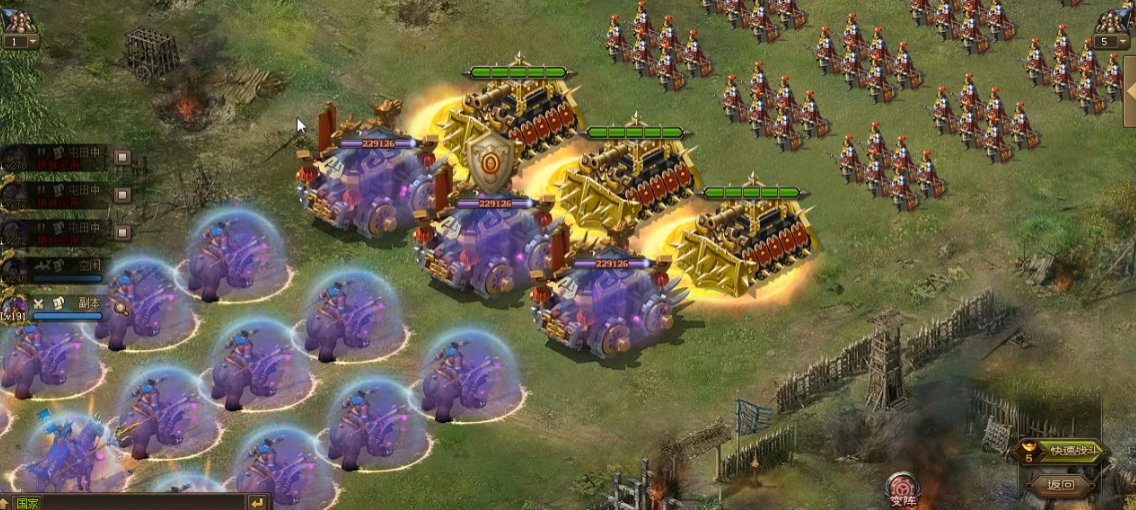Viewport: 1136px width, 510px height.
Task: Open the right army dropdown showing 5
Action: 1112,42
